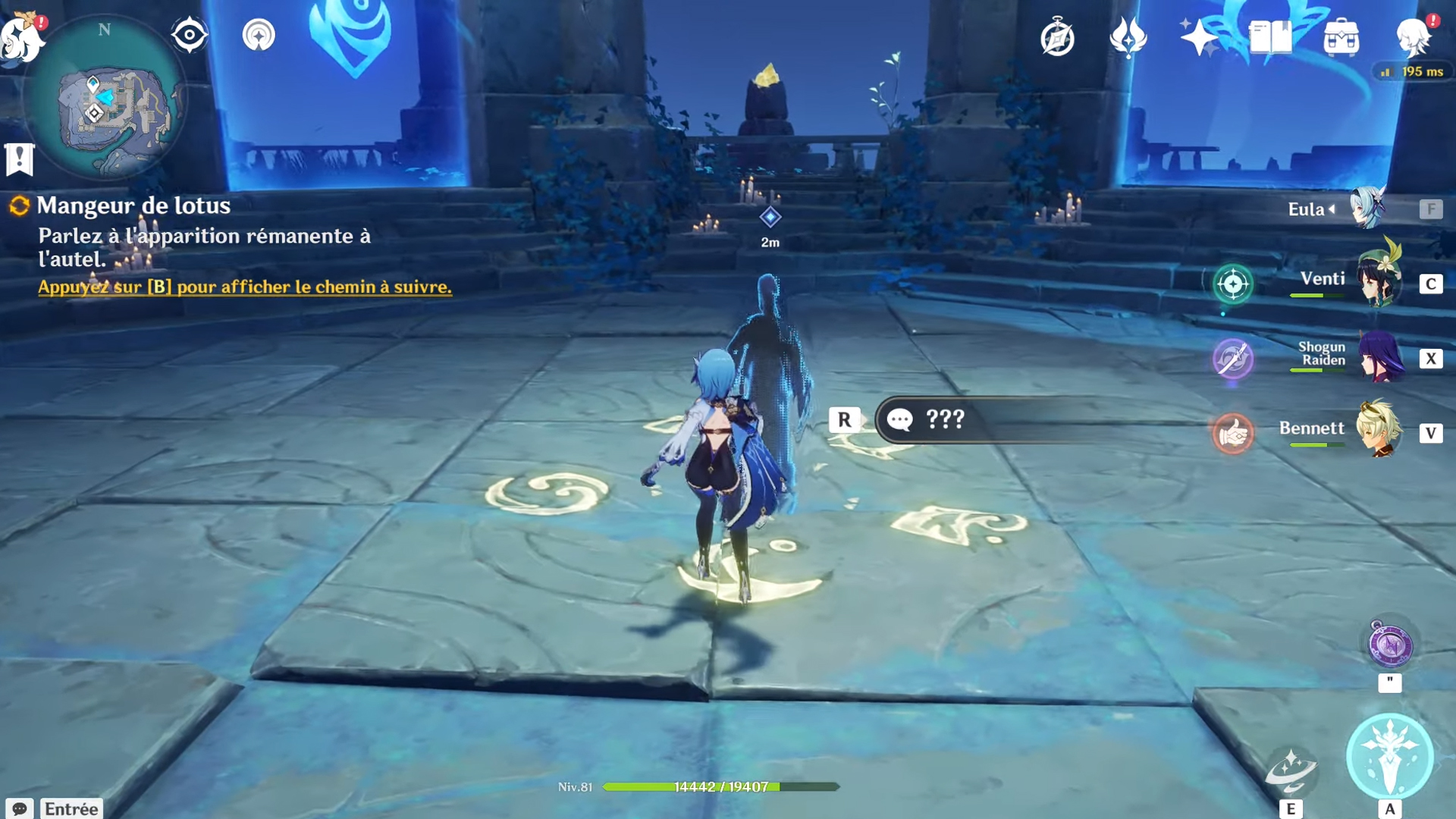Open the Inventory backpack icon
The width and height of the screenshot is (1456, 819).
pos(1341,36)
